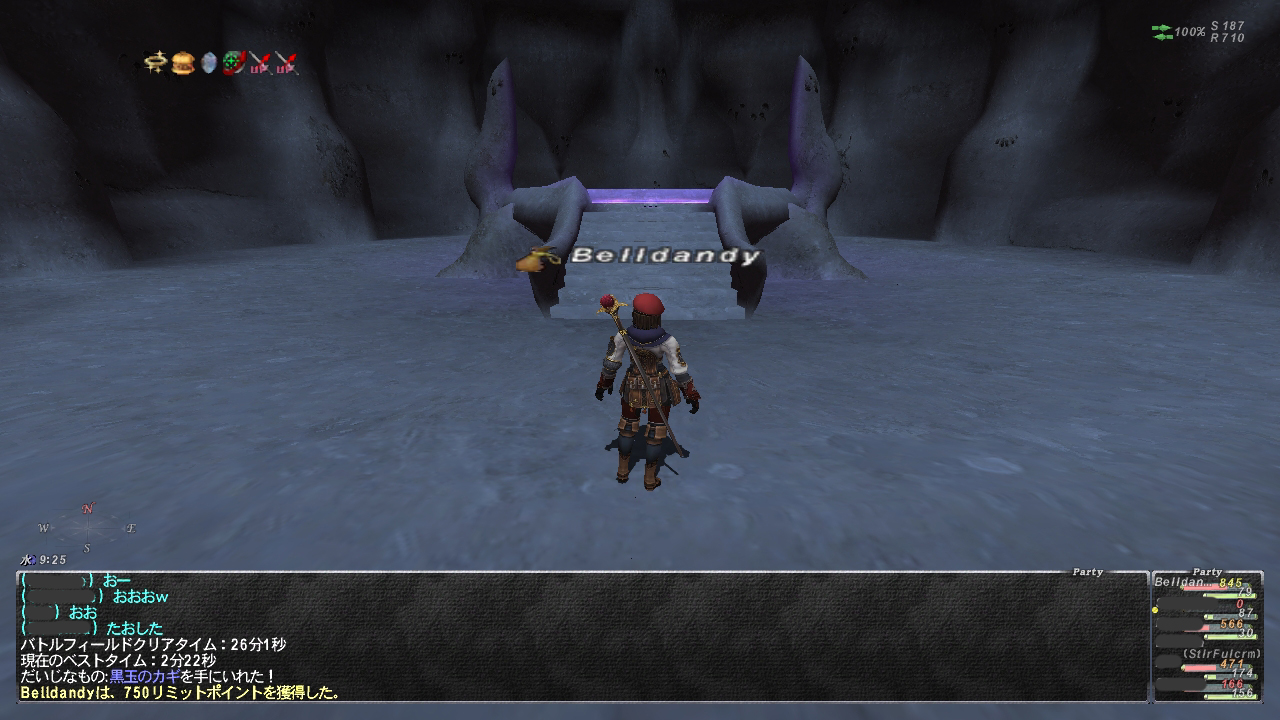Click the chat log window

580,636
